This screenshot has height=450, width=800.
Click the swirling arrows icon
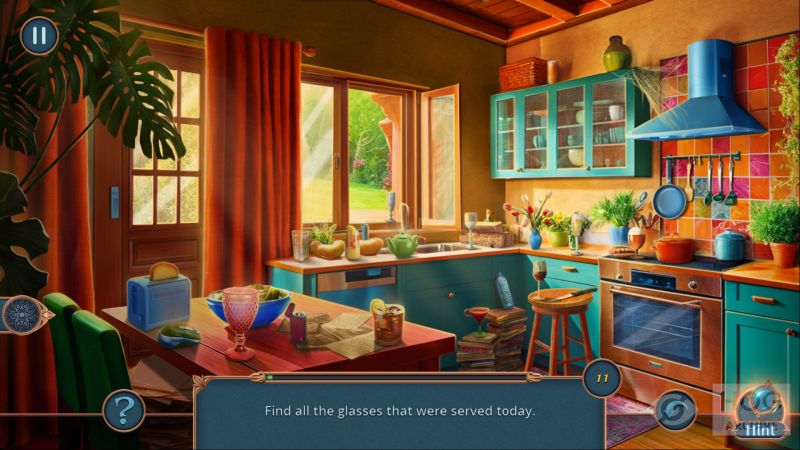coord(676,410)
